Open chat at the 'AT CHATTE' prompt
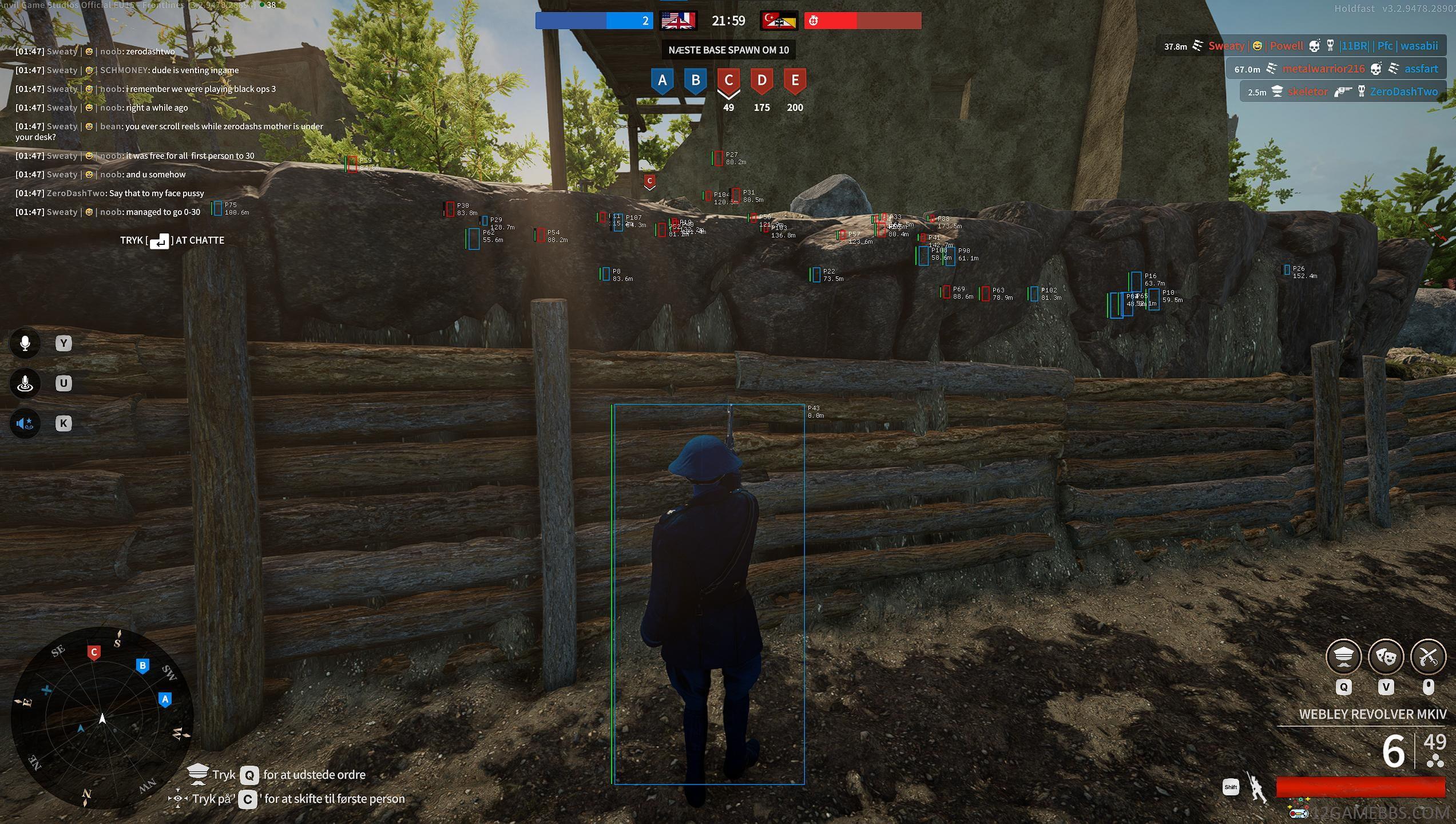Viewport: 1456px width, 824px height. click(x=172, y=240)
